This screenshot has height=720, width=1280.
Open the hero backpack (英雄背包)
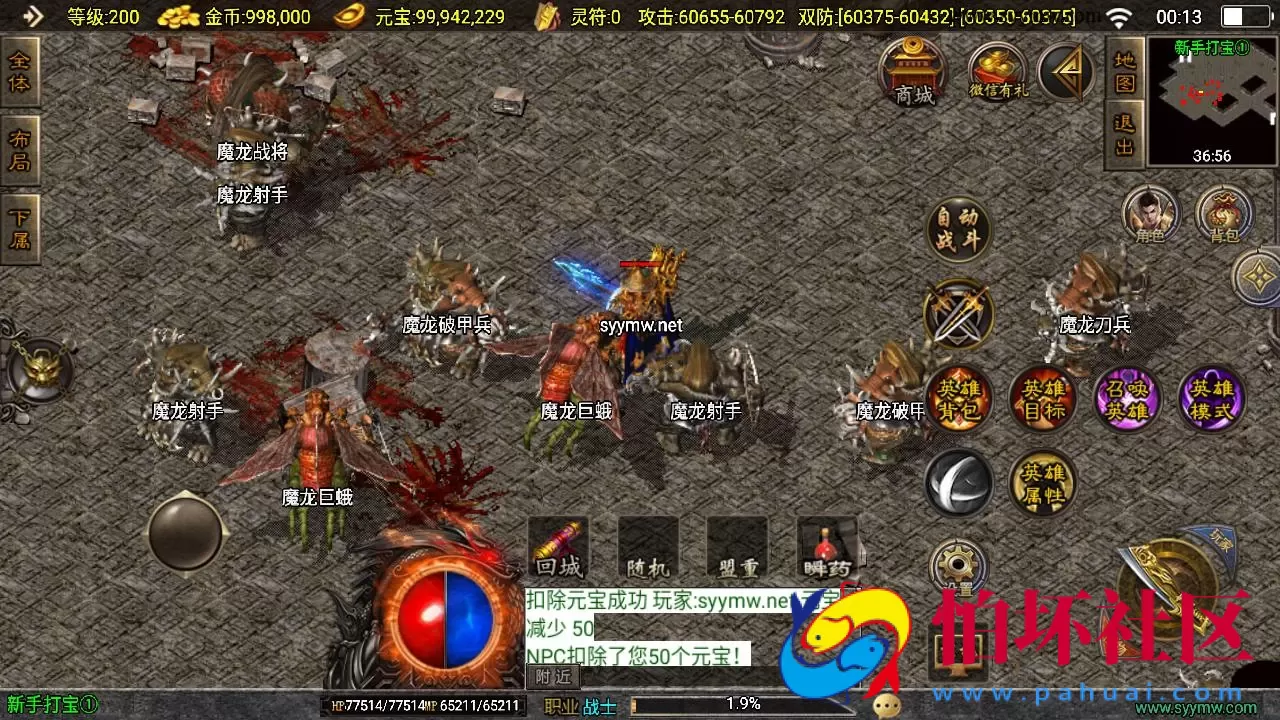point(957,398)
